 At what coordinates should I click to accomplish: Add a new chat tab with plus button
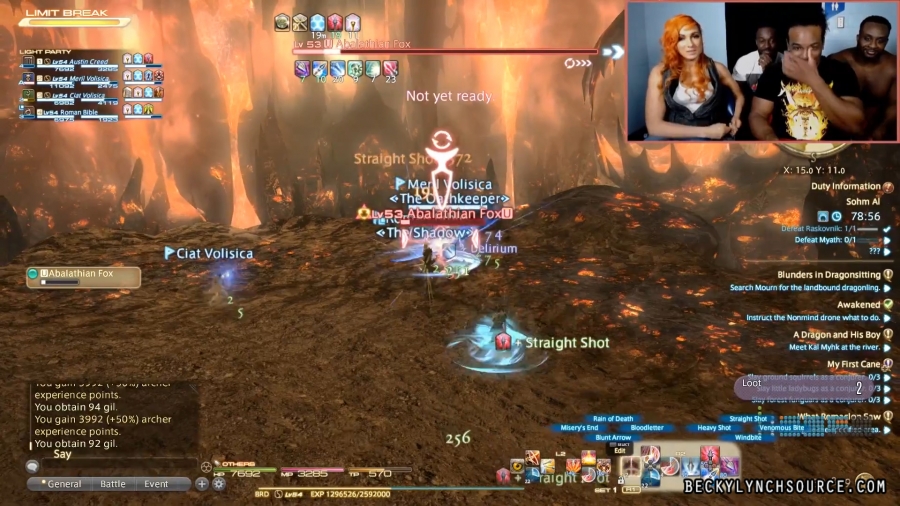(202, 484)
